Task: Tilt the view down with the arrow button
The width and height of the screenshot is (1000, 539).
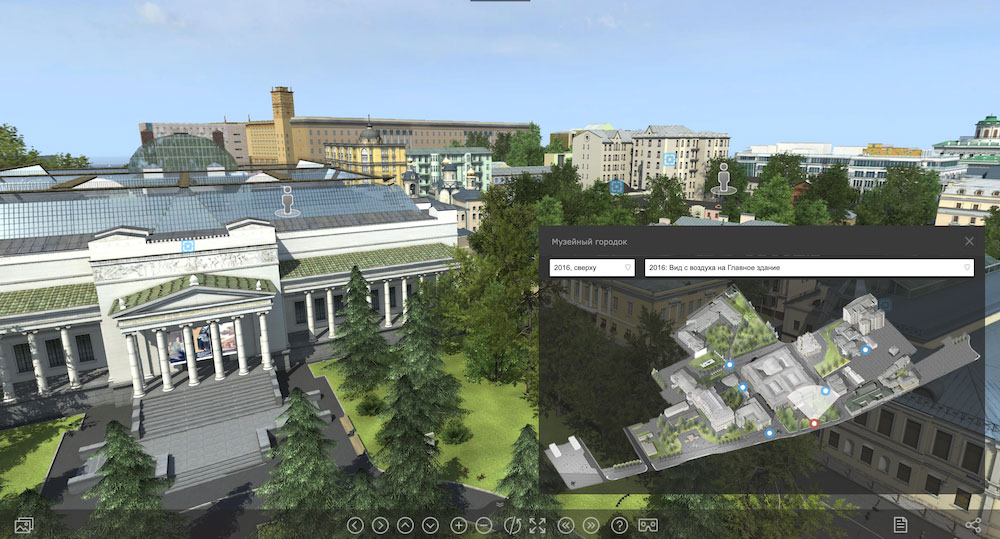Action: click(430, 525)
